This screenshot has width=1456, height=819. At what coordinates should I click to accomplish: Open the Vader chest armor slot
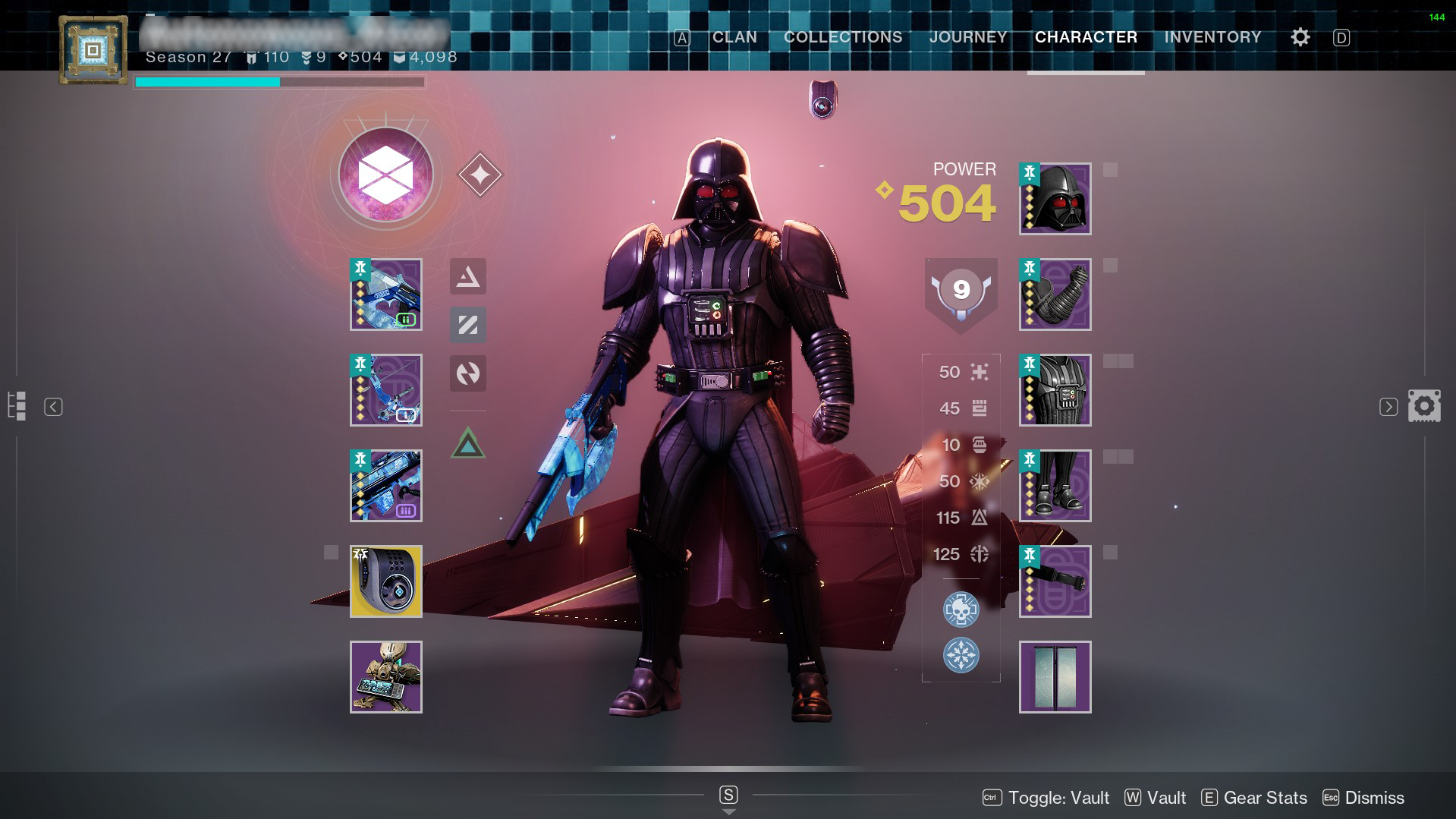[x=1055, y=390]
